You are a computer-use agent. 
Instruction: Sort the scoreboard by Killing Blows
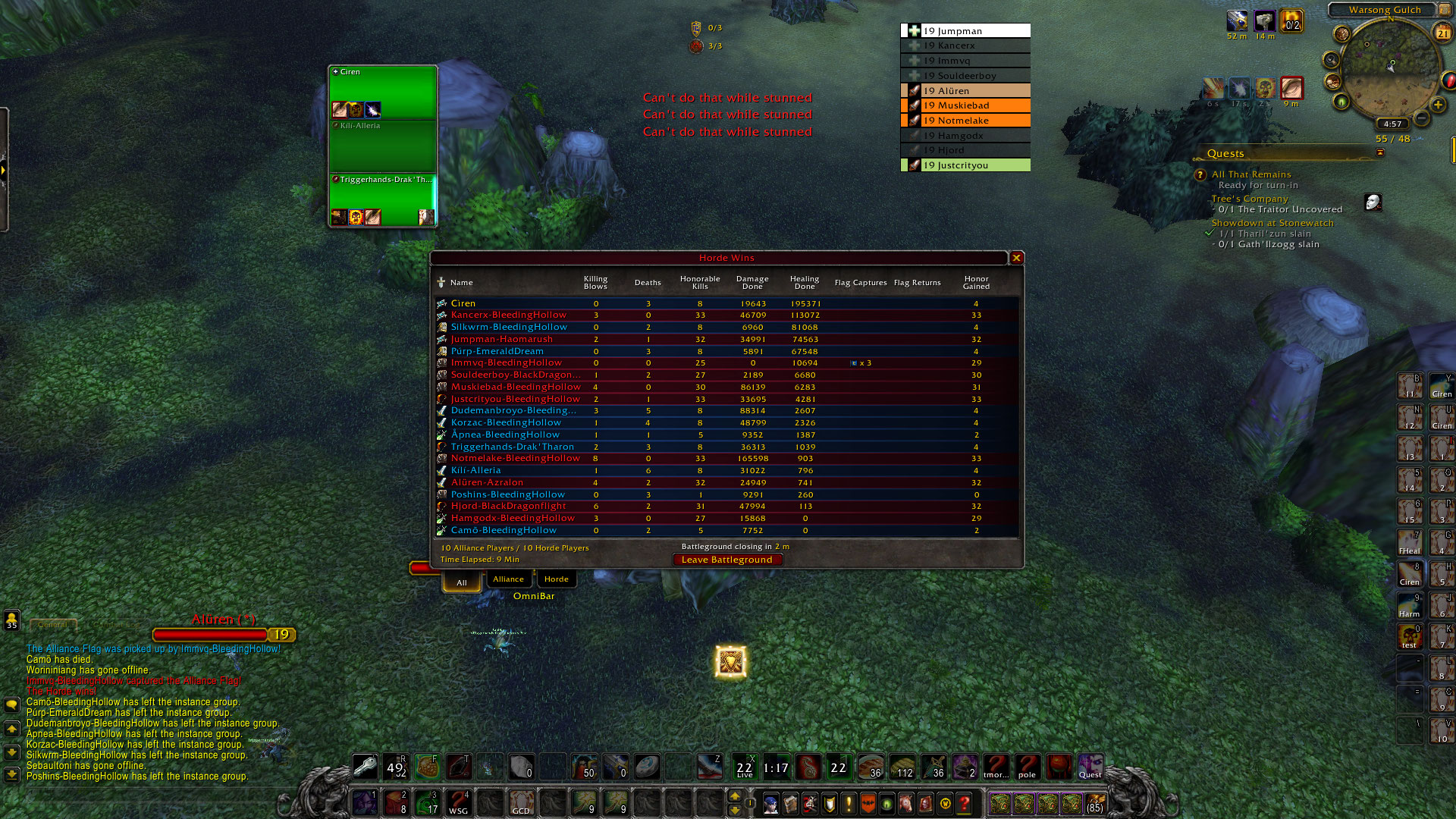point(595,283)
